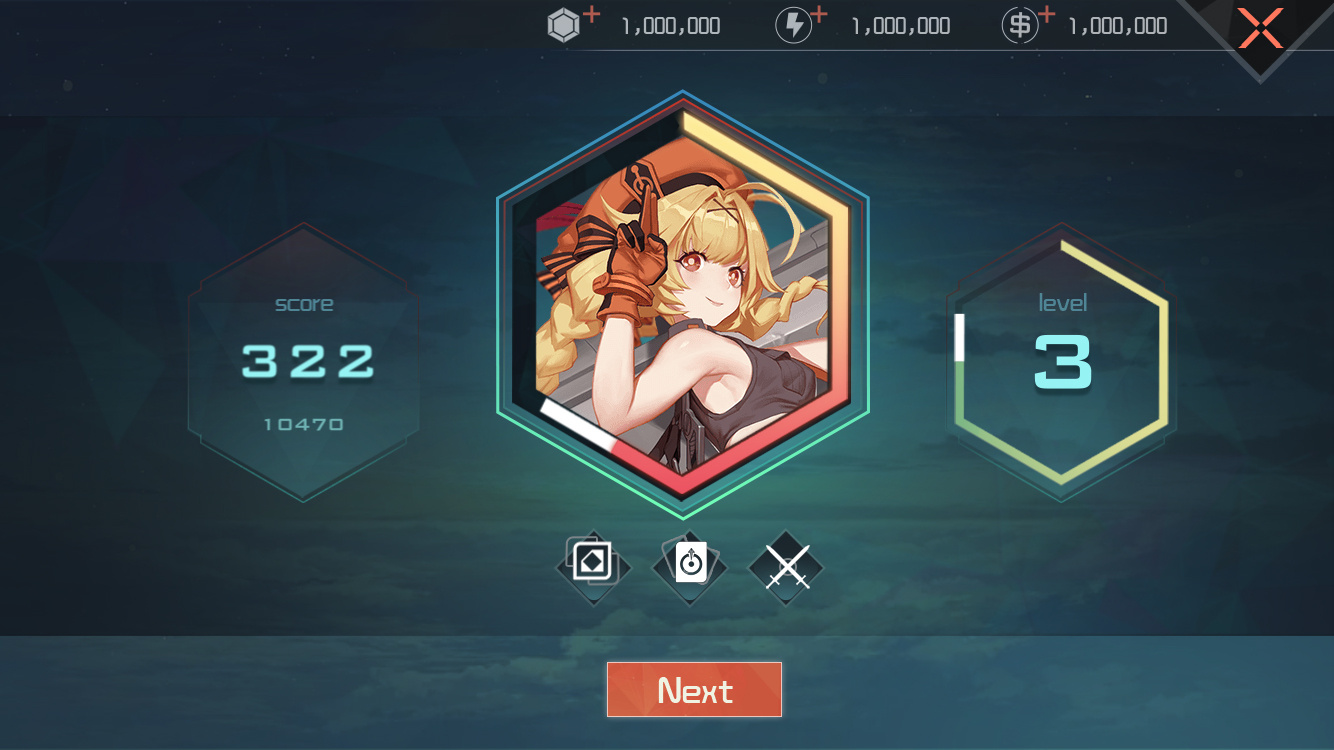The width and height of the screenshot is (1334, 750).
Task: Close the results screen with the X
Action: pyautogui.click(x=1260, y=28)
